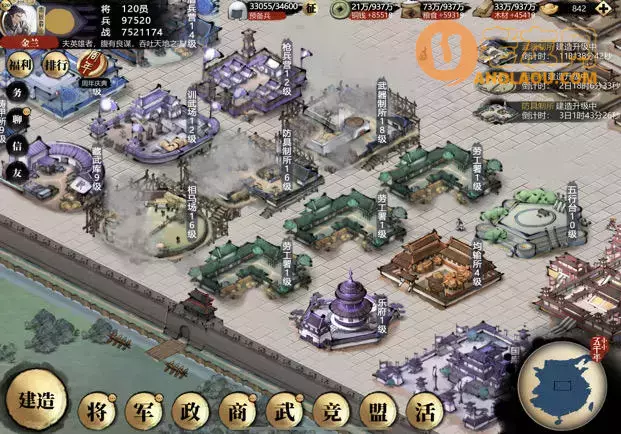Open the 将 generals menu

(x=98, y=410)
